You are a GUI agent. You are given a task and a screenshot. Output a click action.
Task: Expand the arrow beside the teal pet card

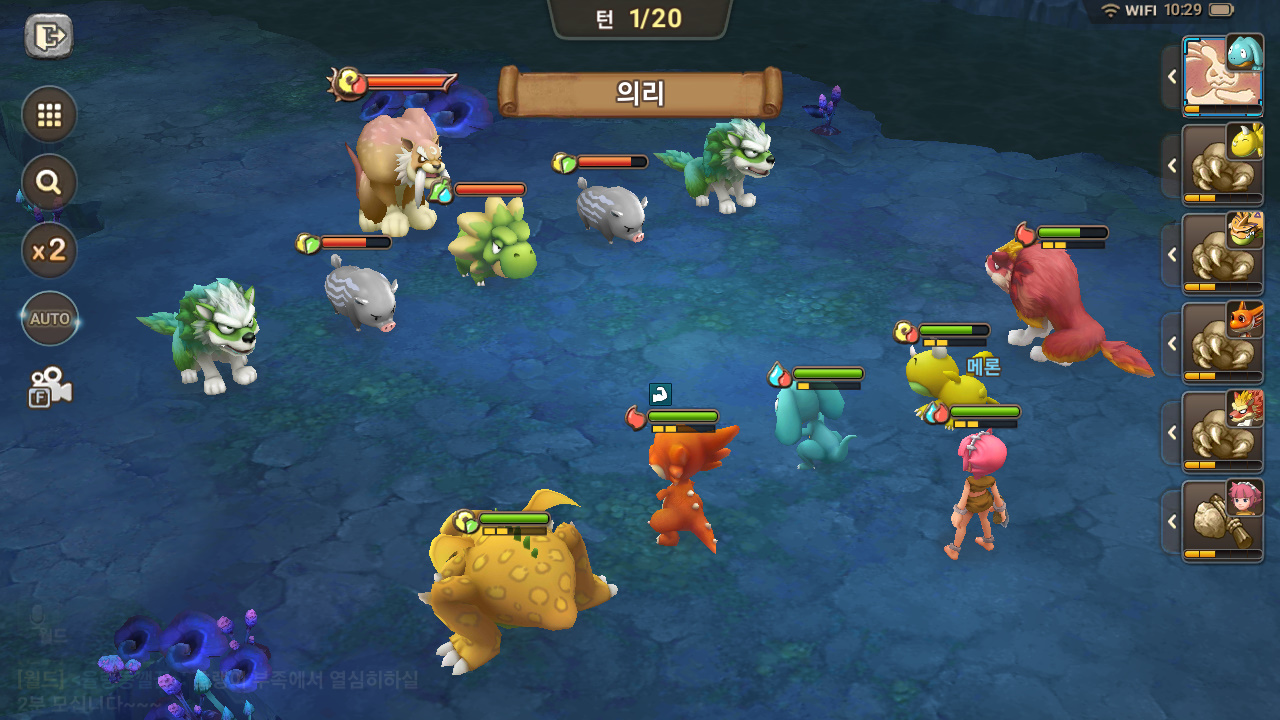[x=1172, y=76]
